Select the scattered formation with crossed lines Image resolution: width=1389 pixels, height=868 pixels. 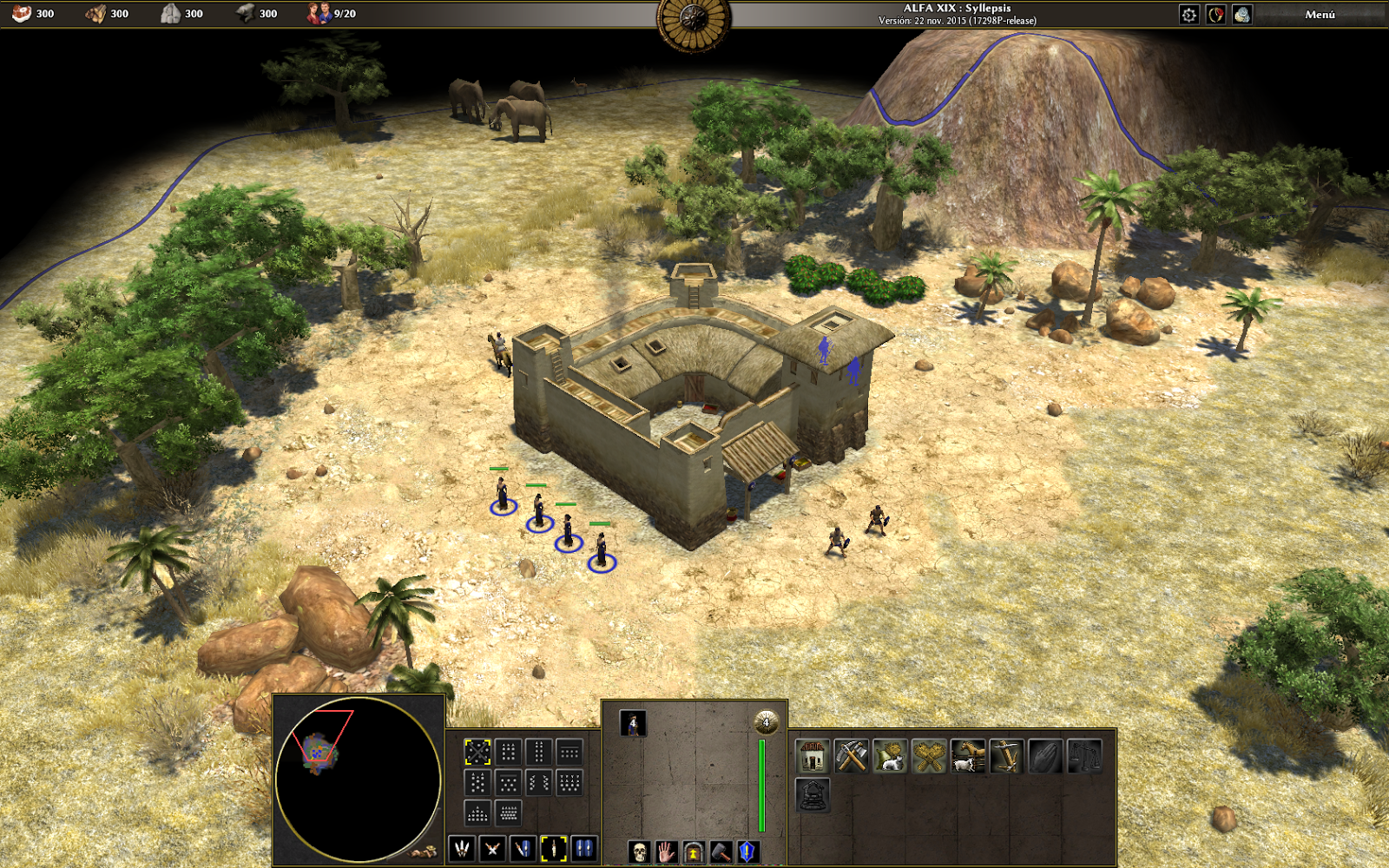[x=477, y=753]
